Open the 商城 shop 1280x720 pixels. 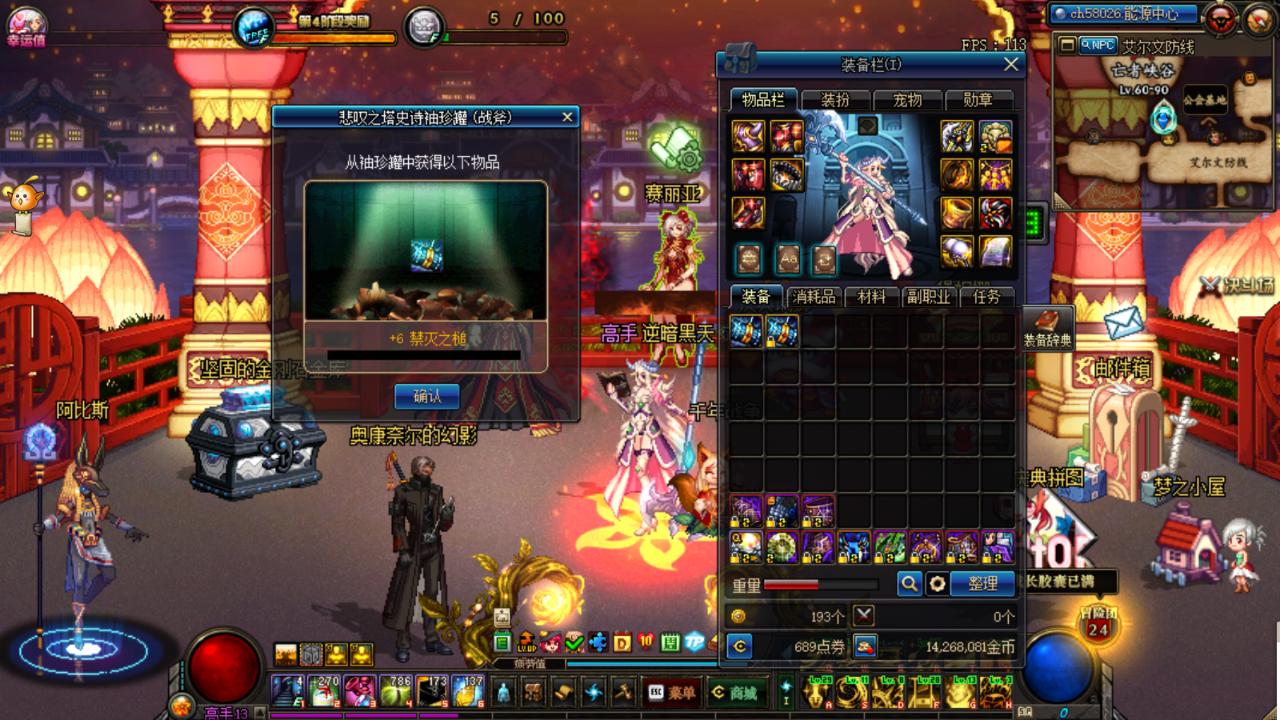pyautogui.click(x=733, y=692)
